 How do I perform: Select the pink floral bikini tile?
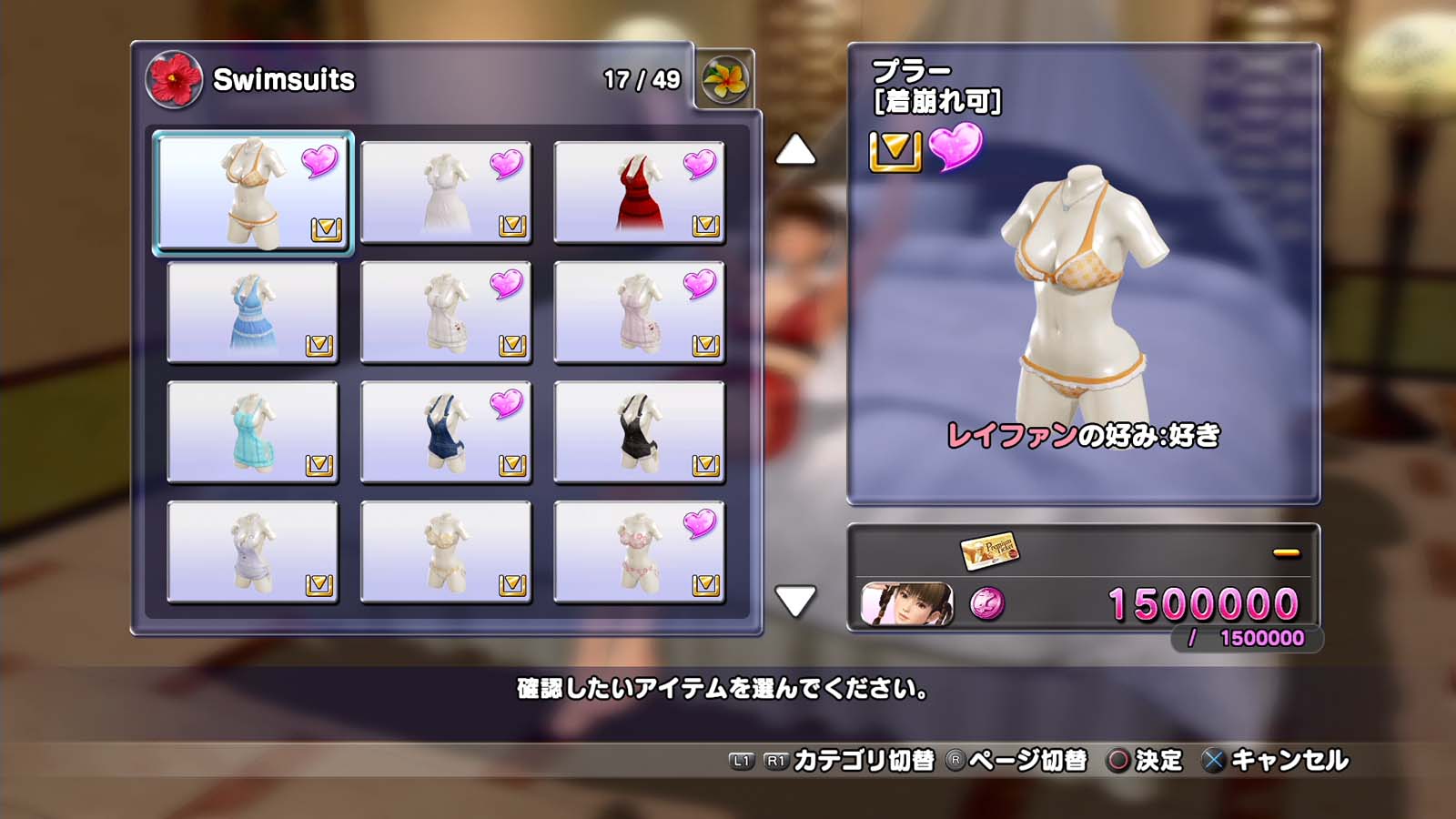coord(639,552)
